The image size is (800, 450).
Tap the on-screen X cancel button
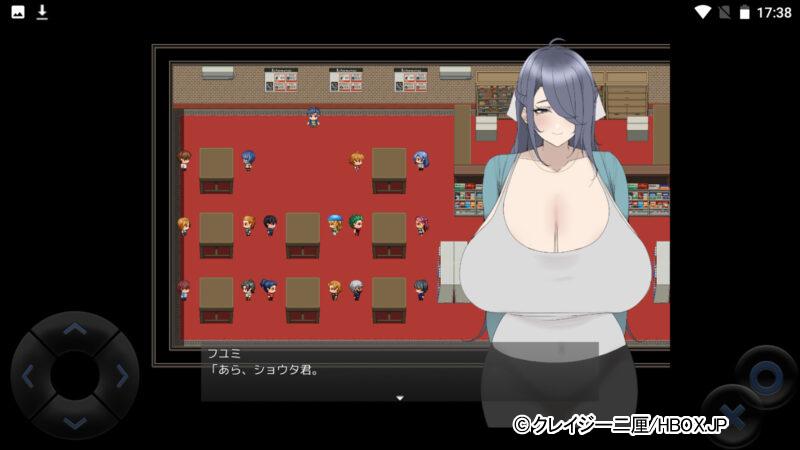[733, 414]
